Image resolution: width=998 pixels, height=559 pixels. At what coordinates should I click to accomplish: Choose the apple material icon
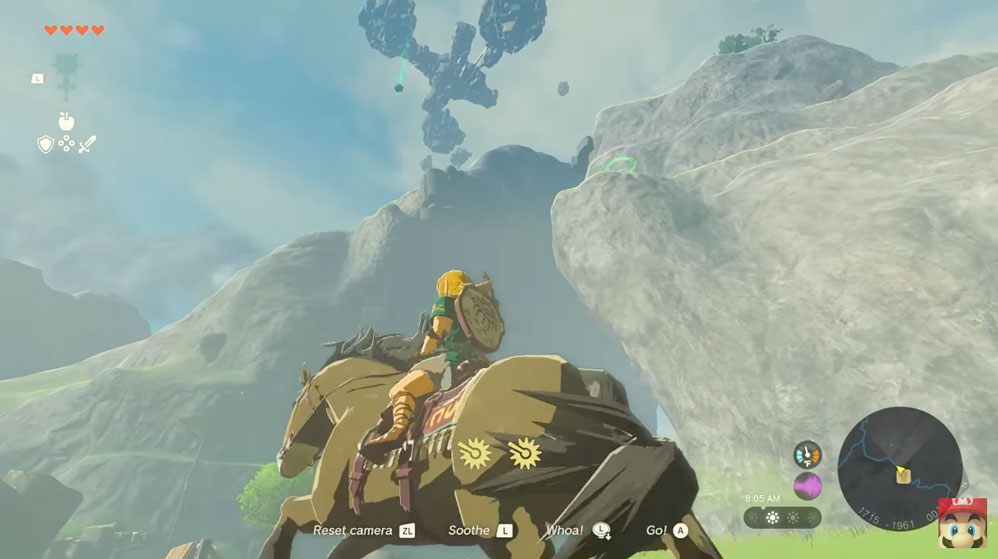pos(66,122)
